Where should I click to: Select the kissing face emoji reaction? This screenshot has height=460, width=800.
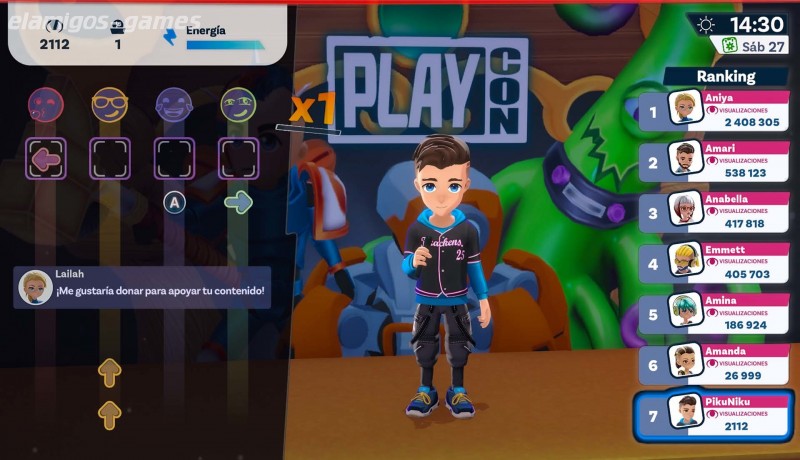pyautogui.click(x=46, y=103)
